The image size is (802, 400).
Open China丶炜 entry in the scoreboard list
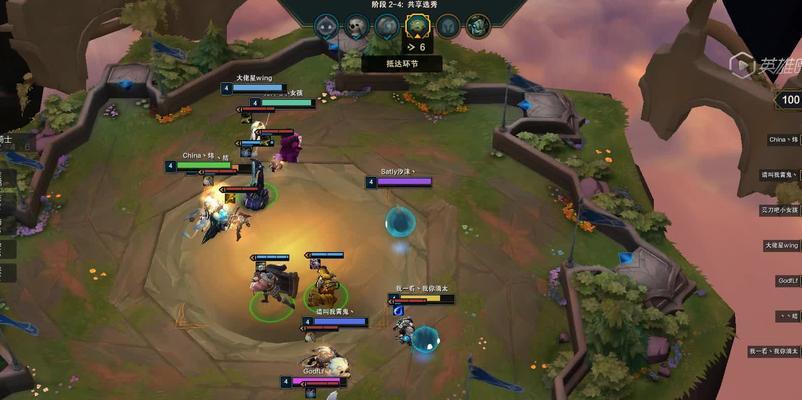[x=782, y=139]
